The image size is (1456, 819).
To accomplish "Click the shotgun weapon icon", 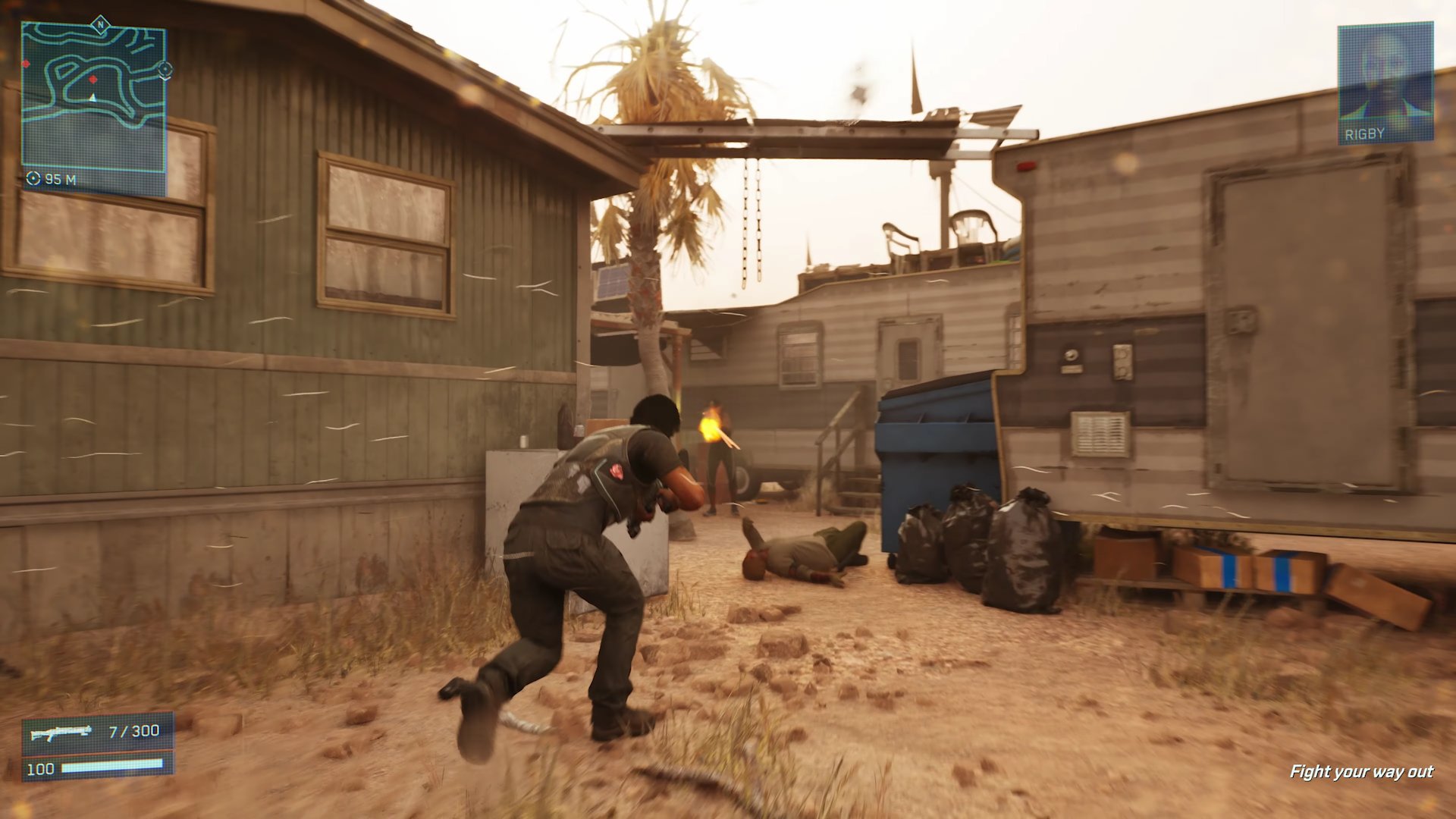I will pyautogui.click(x=61, y=732).
